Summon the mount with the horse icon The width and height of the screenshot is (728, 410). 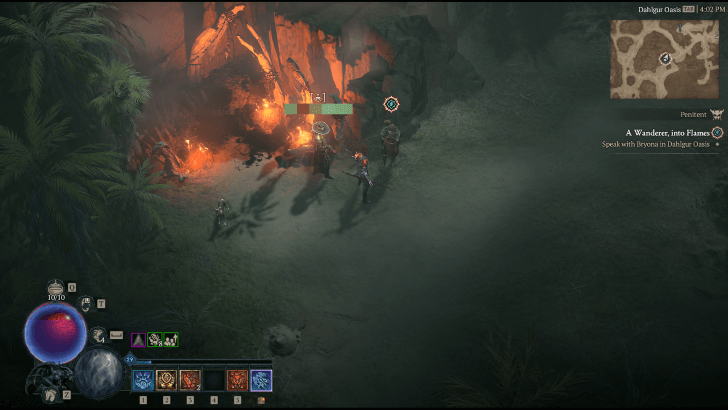pos(52,395)
